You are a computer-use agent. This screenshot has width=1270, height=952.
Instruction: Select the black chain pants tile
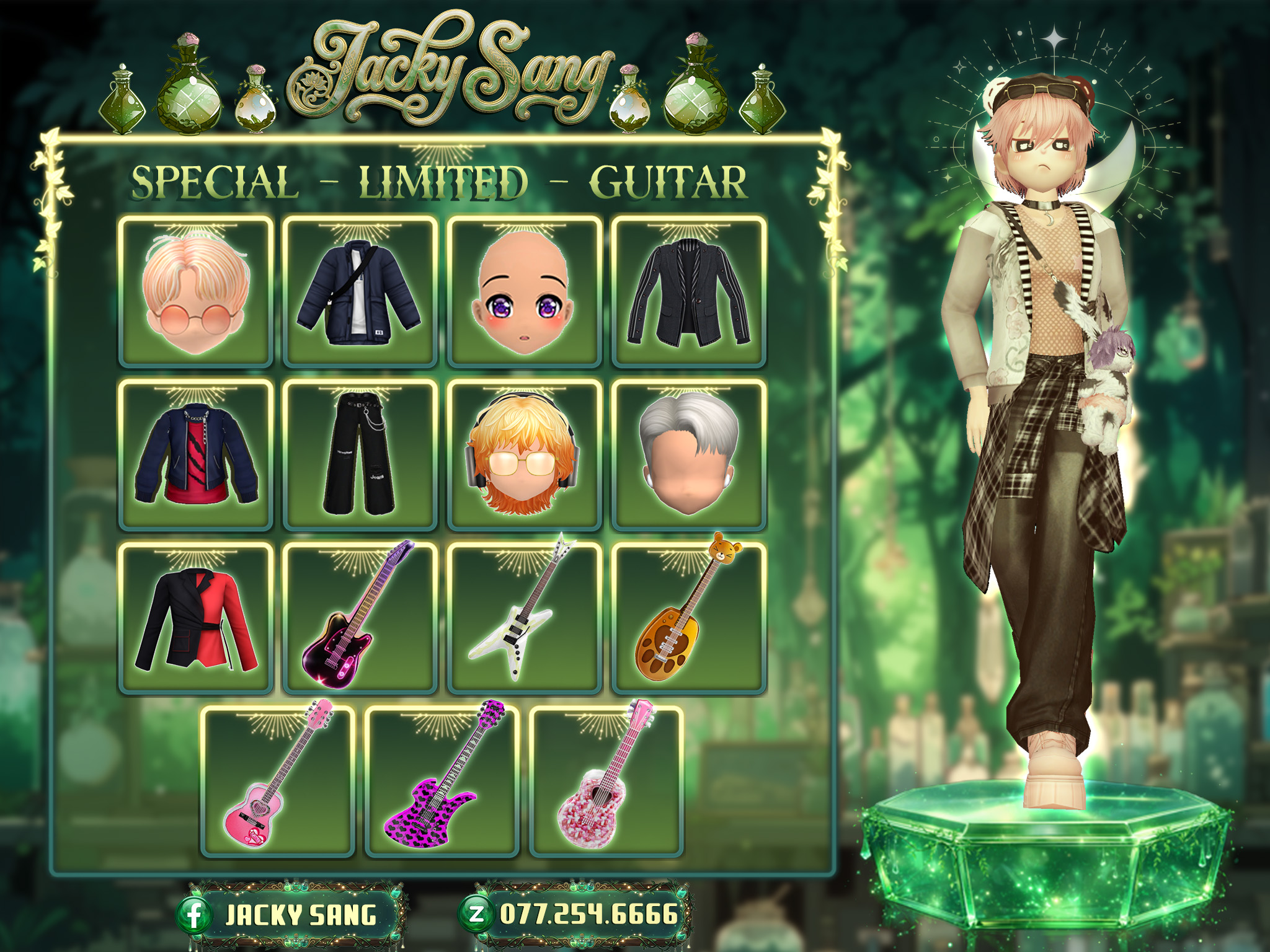[360, 456]
